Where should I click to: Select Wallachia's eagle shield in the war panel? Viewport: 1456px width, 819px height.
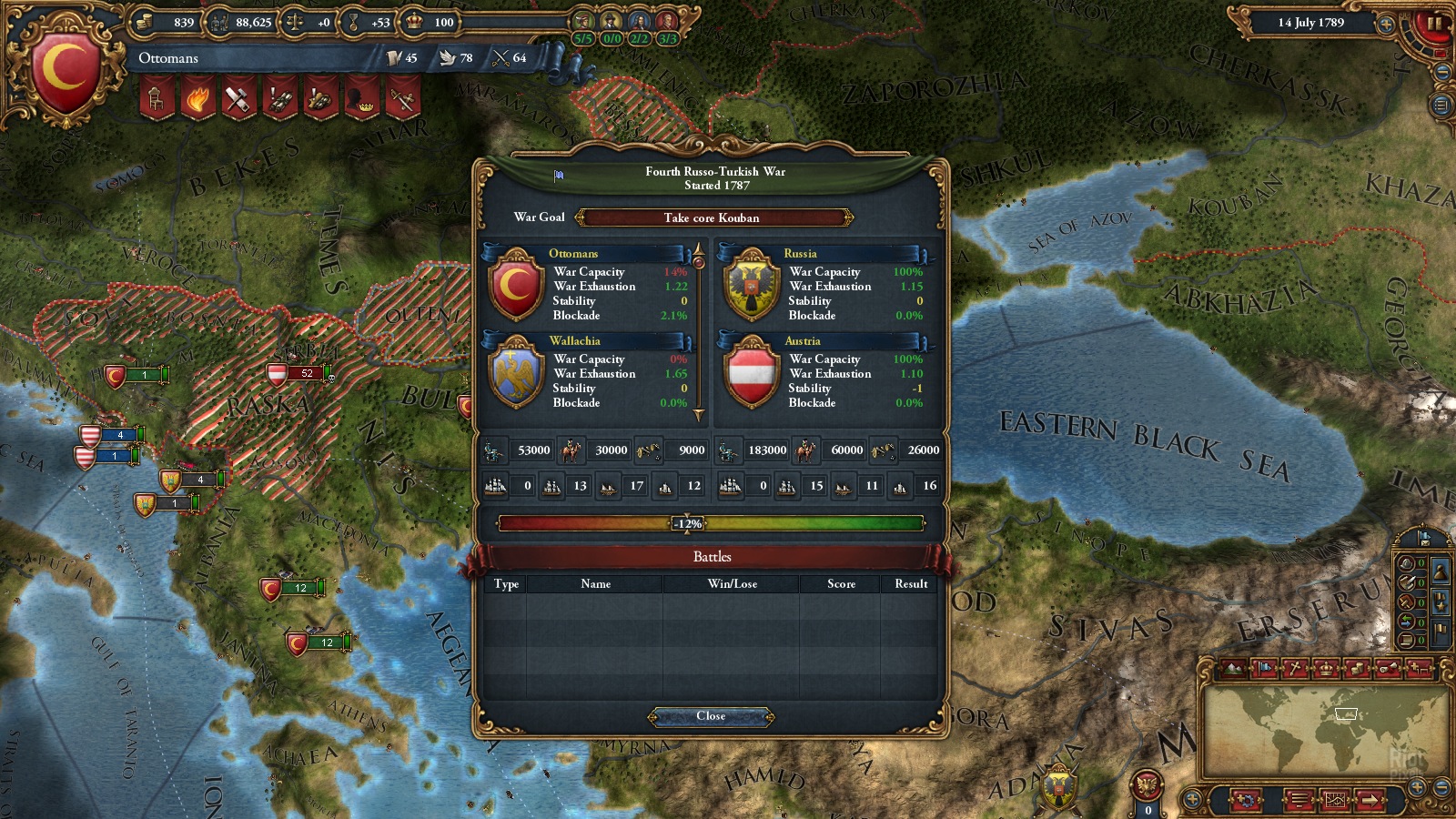click(516, 373)
